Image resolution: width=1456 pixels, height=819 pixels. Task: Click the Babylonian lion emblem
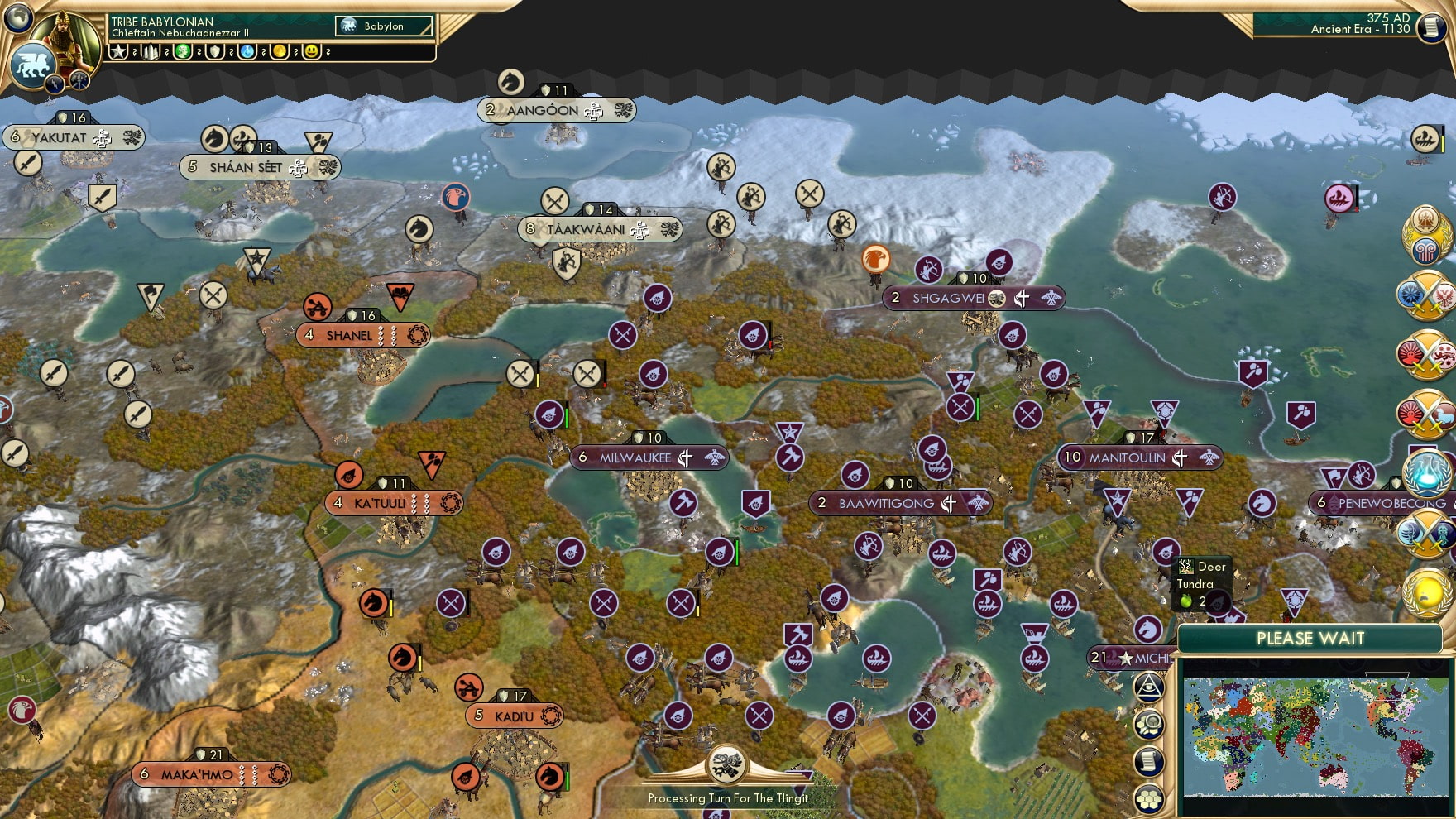pyautogui.click(x=32, y=66)
